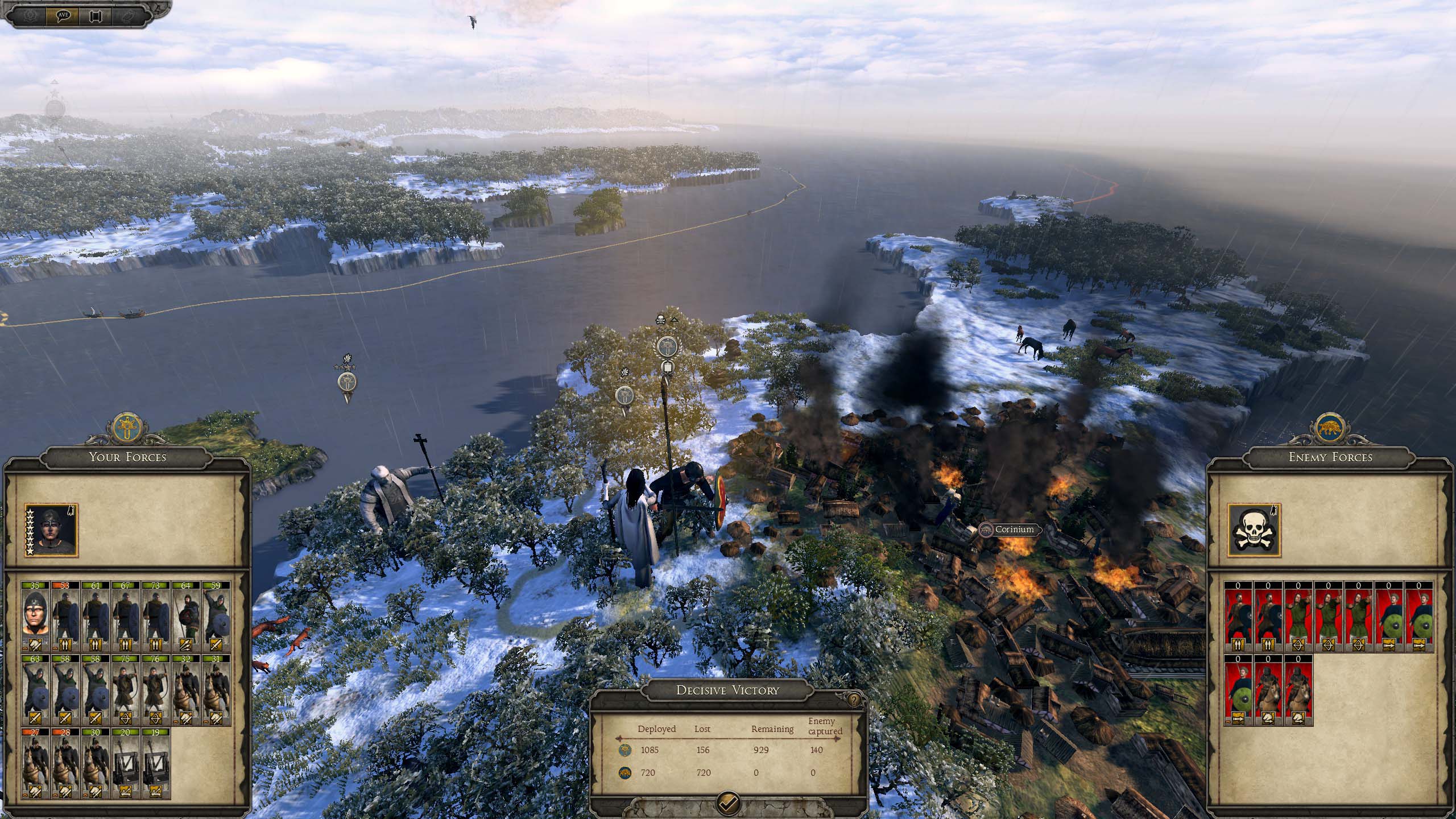This screenshot has width=1456, height=819.
Task: Click the enemy faction emblem above Enemy Forces
Action: pyautogui.click(x=1330, y=428)
